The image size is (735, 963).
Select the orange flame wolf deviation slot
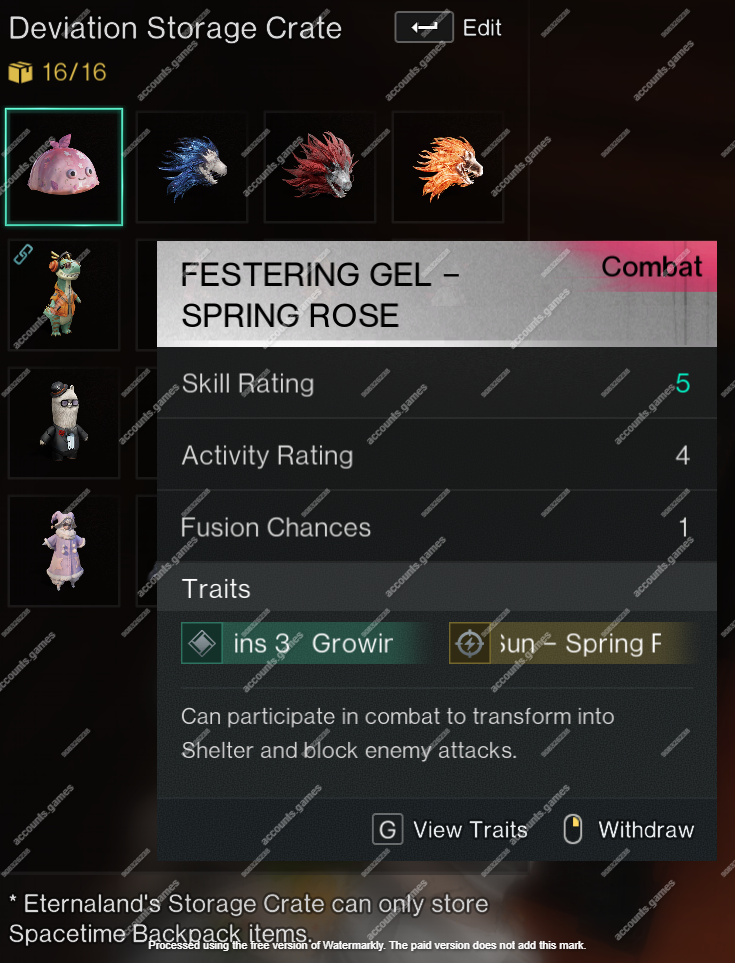[x=449, y=167]
